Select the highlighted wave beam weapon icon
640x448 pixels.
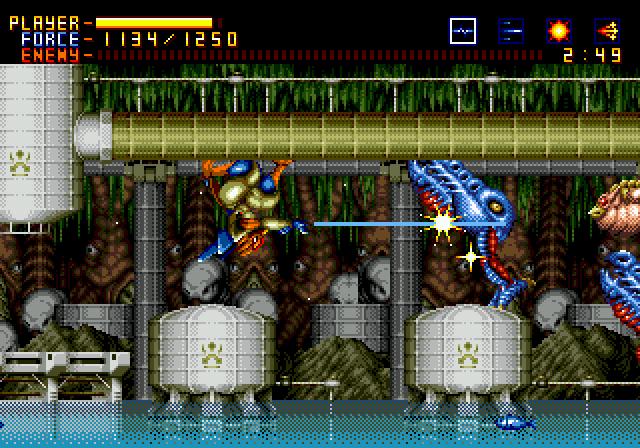point(462,31)
